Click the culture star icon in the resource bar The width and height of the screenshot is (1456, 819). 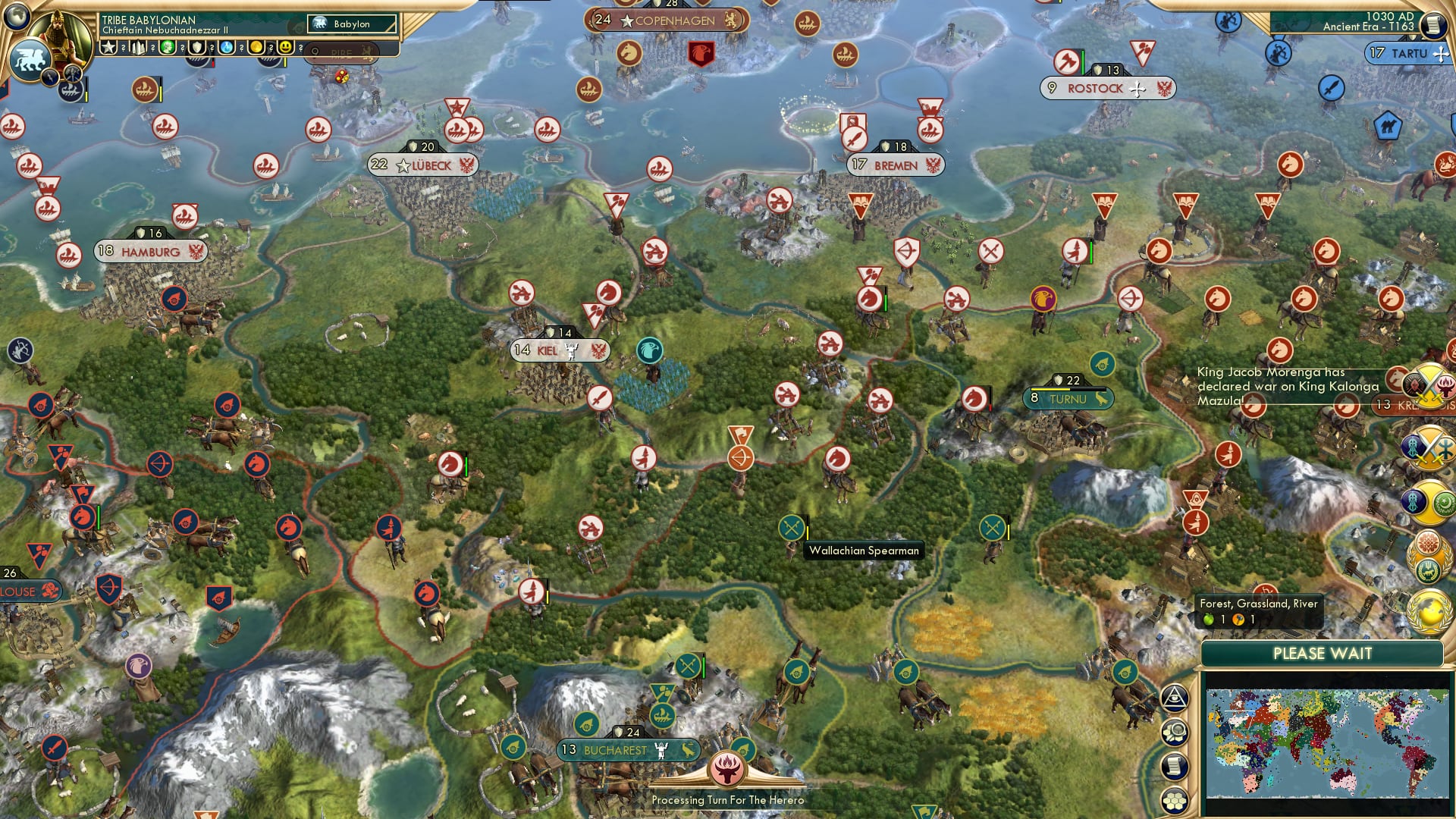point(108,46)
